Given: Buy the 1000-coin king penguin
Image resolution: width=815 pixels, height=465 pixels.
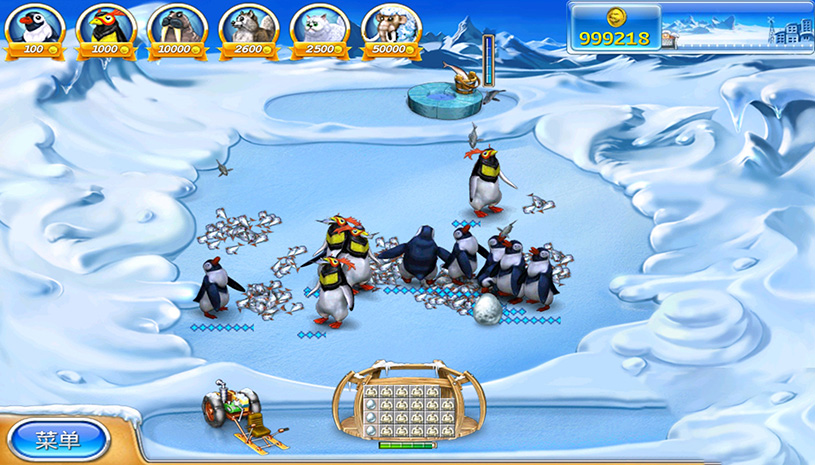Looking at the screenshot, I should [106, 26].
